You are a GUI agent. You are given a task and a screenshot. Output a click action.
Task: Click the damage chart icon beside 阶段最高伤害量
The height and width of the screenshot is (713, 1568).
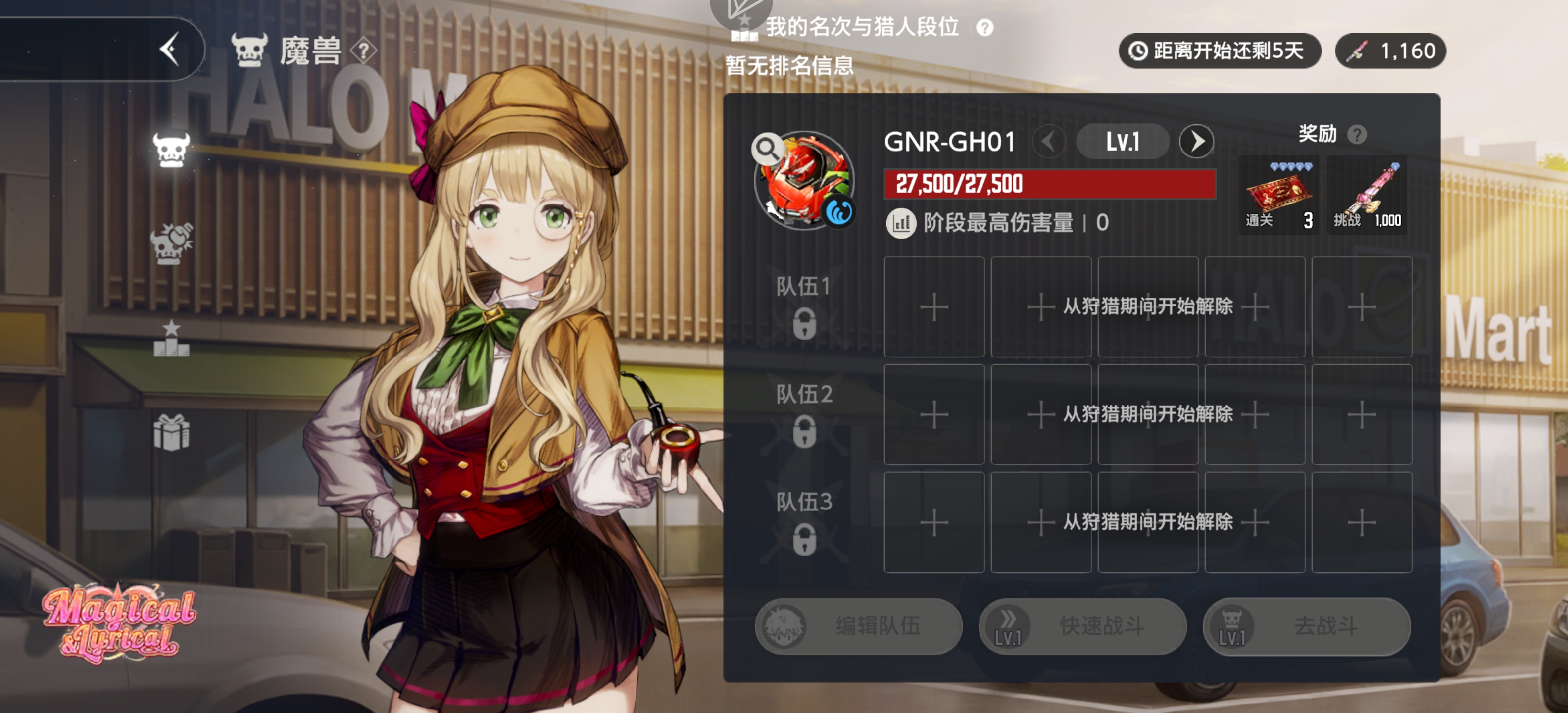[x=901, y=222]
